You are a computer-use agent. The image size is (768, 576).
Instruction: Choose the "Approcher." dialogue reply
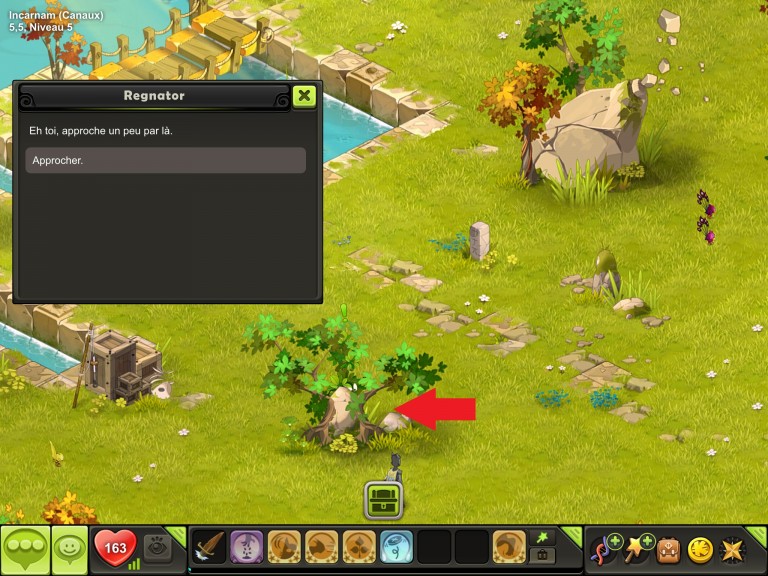165,160
